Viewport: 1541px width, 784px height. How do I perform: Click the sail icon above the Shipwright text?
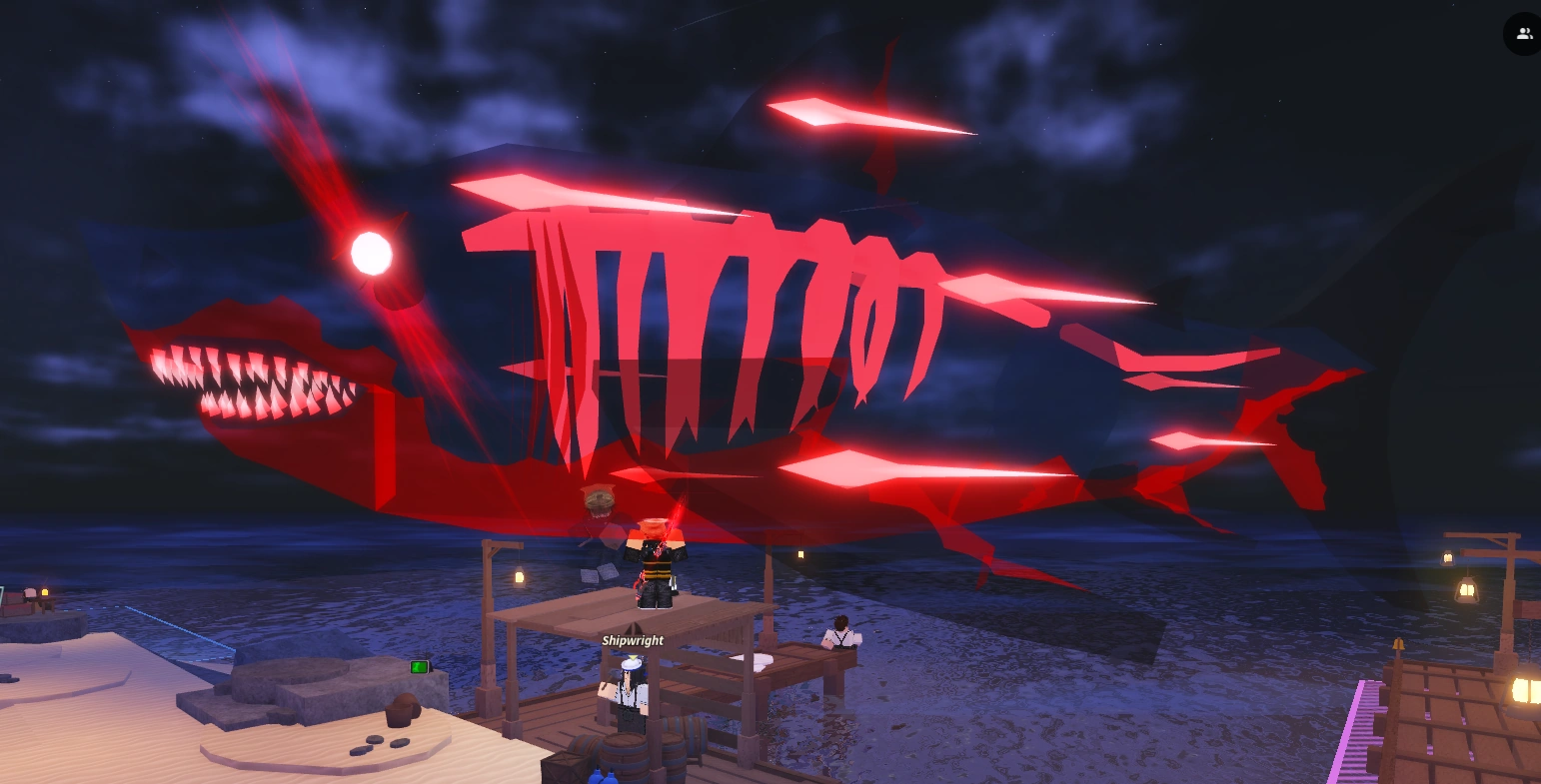(633, 628)
